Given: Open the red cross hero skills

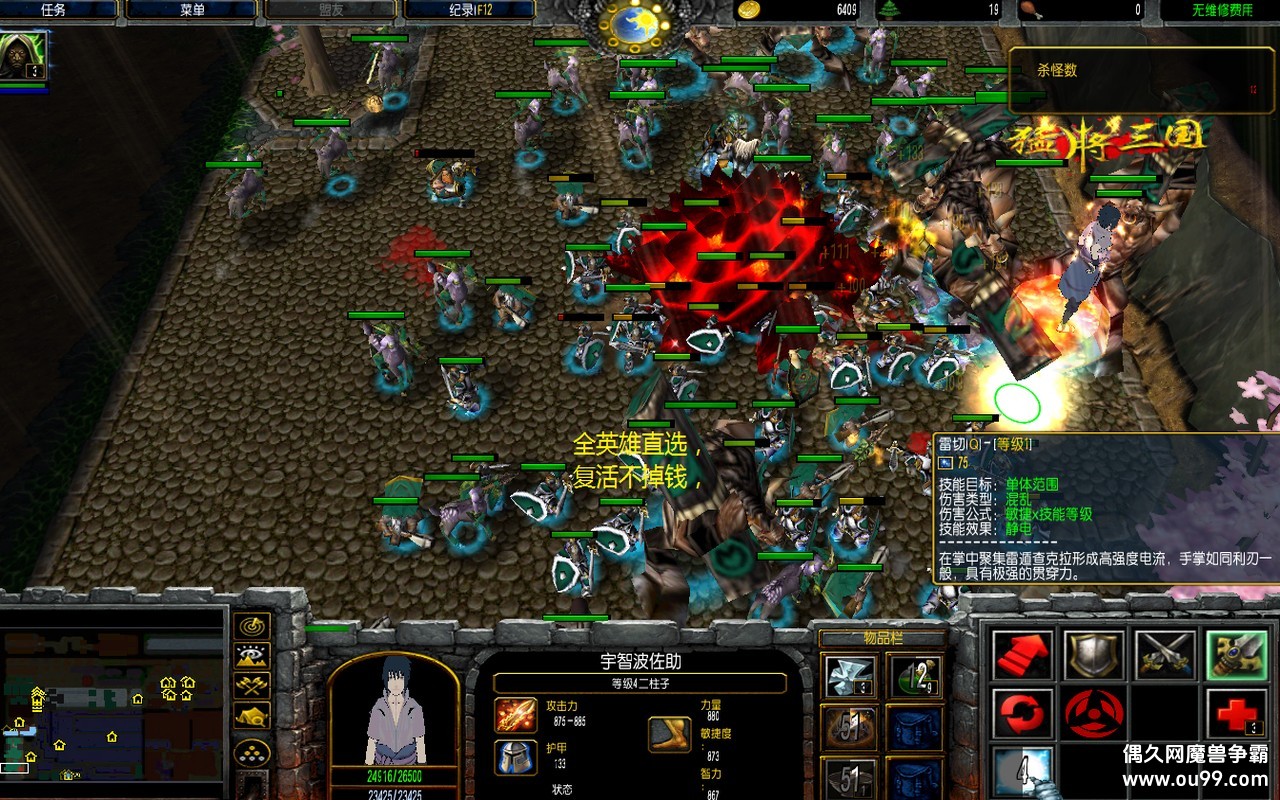Looking at the screenshot, I should click(1236, 713).
